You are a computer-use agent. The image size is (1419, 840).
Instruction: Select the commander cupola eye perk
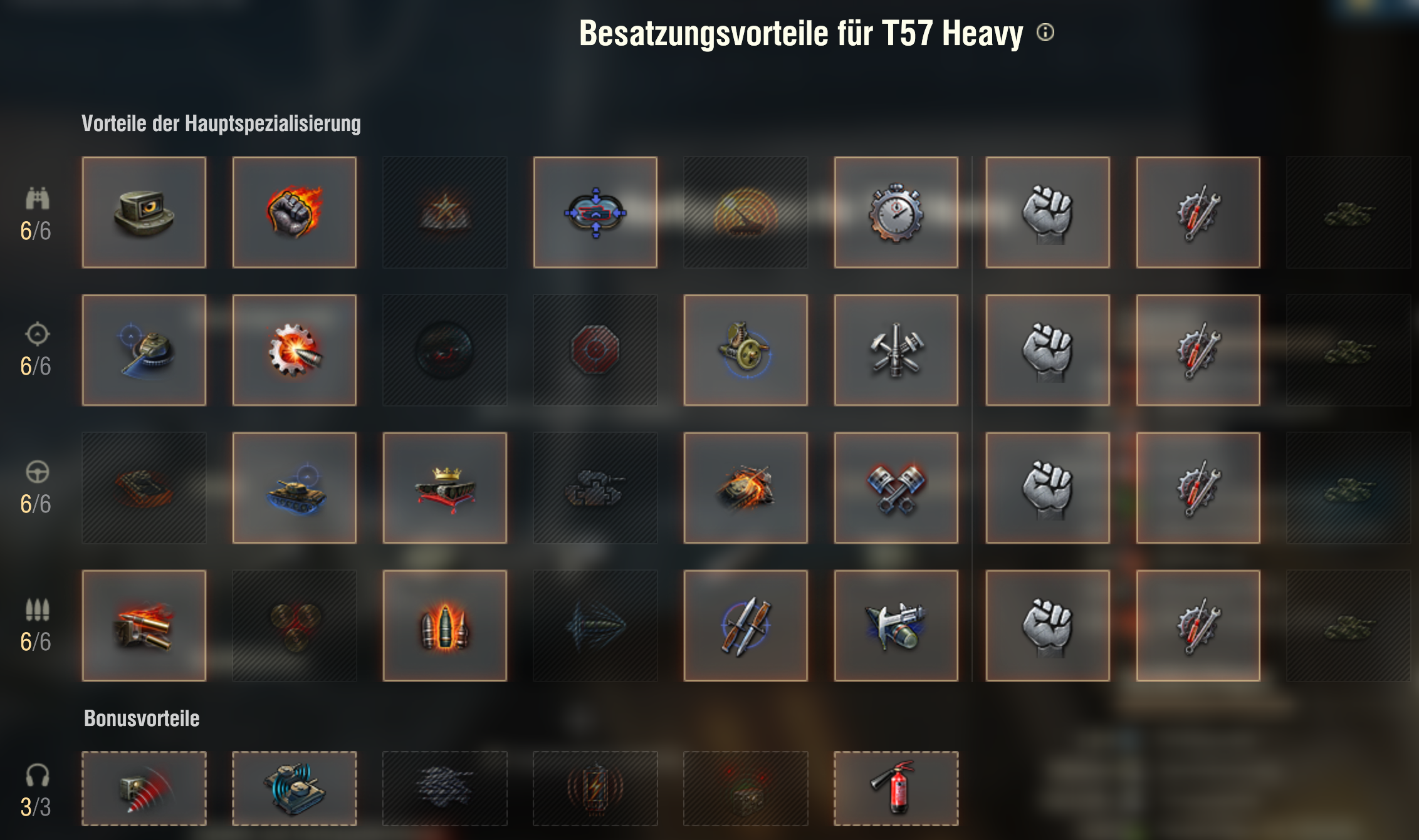[x=144, y=212]
